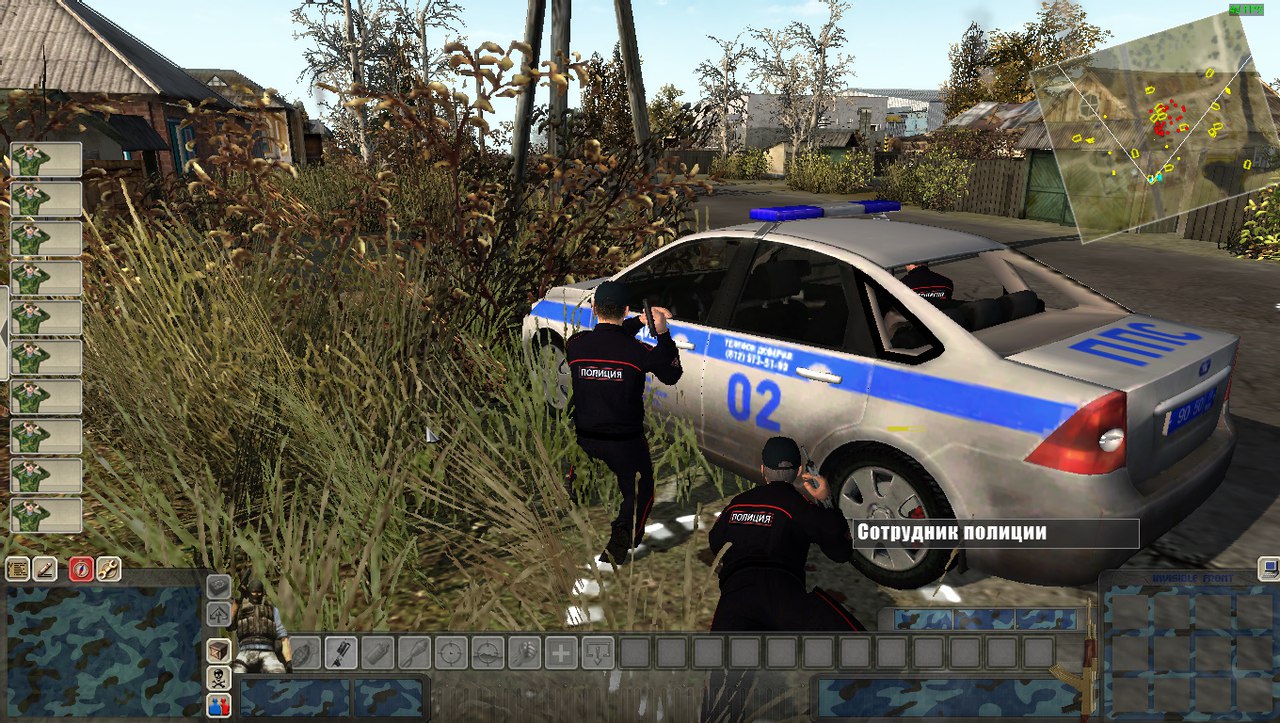Click the pencil notes icon

[45, 569]
